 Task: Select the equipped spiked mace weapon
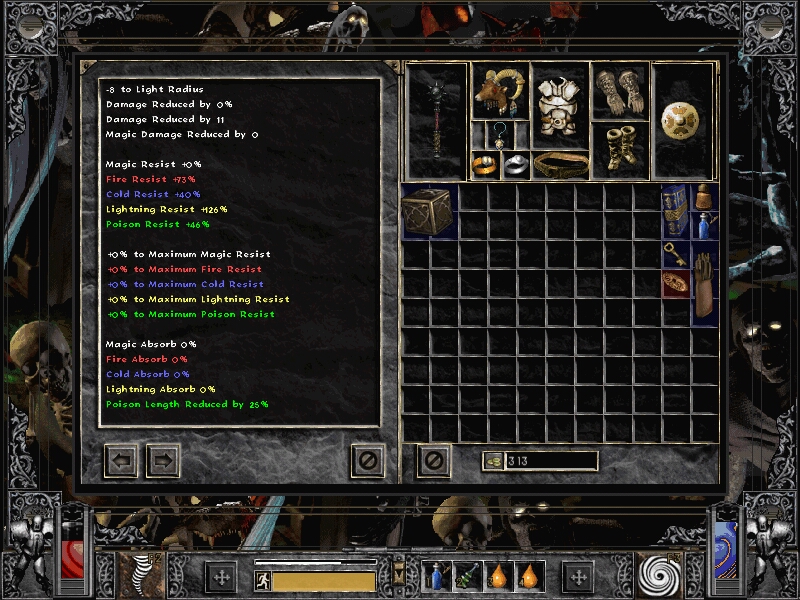click(x=437, y=120)
